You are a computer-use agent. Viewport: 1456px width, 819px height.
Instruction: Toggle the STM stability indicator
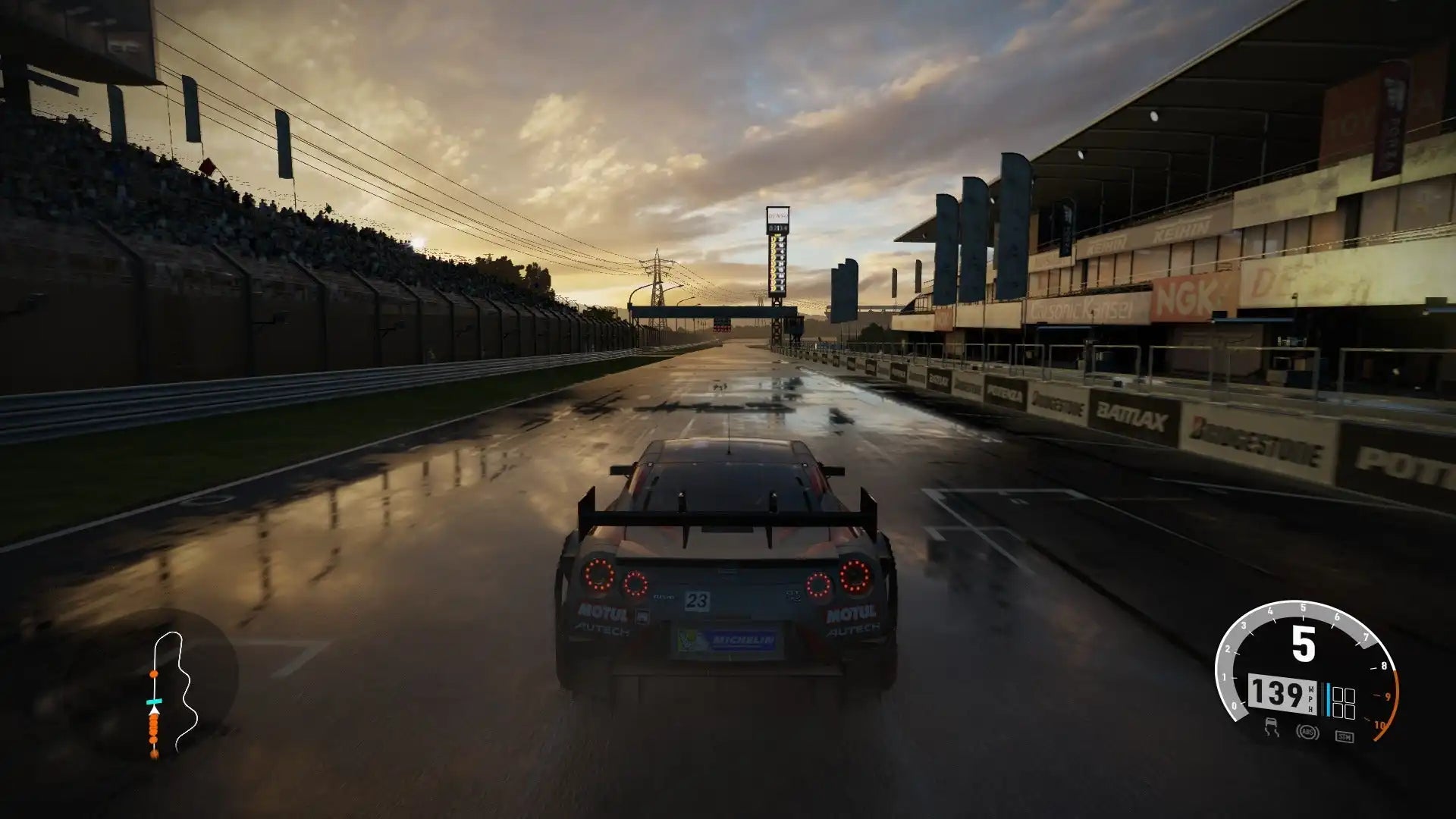point(1344,736)
